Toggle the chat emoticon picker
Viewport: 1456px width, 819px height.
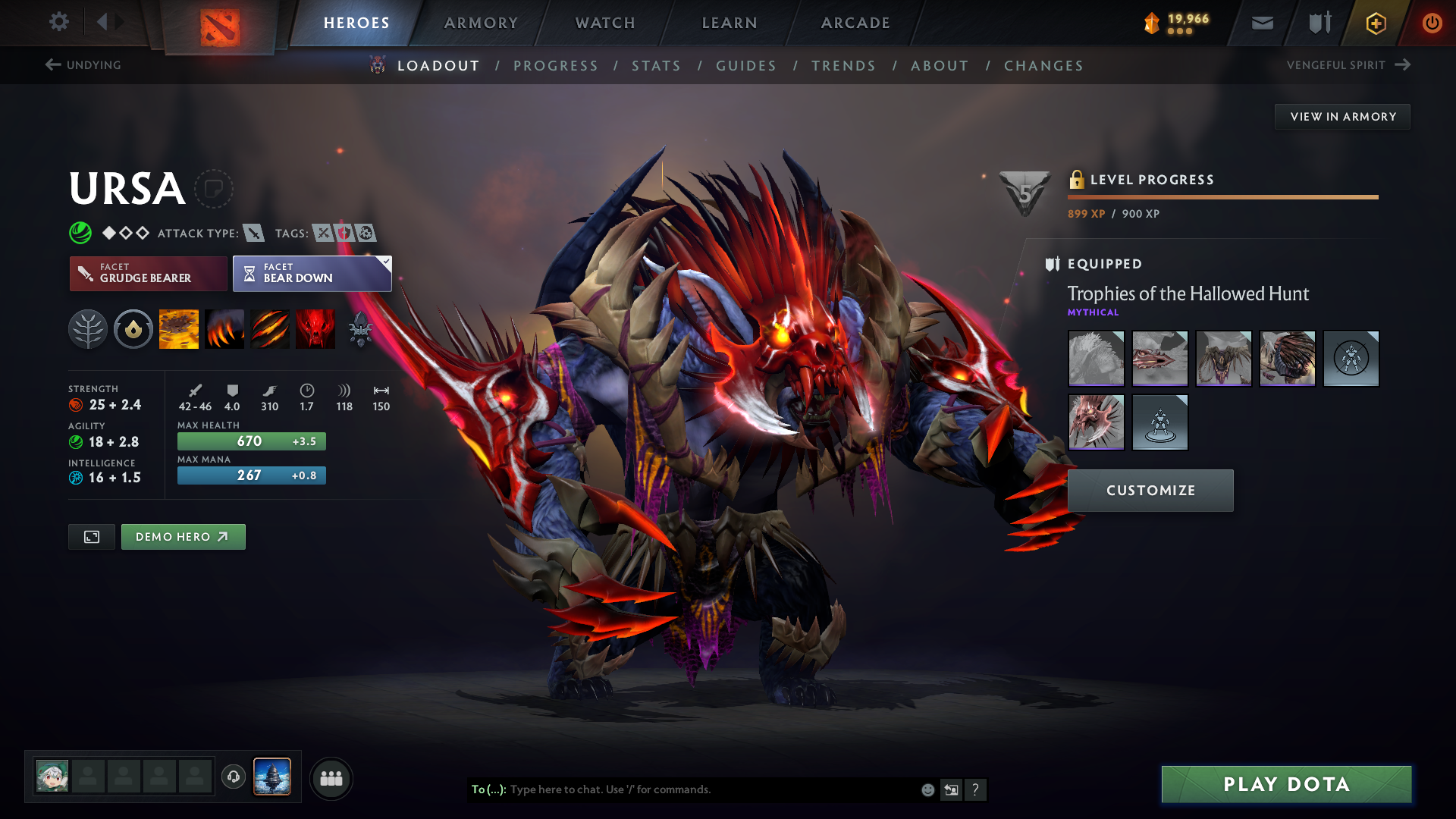[x=927, y=789]
